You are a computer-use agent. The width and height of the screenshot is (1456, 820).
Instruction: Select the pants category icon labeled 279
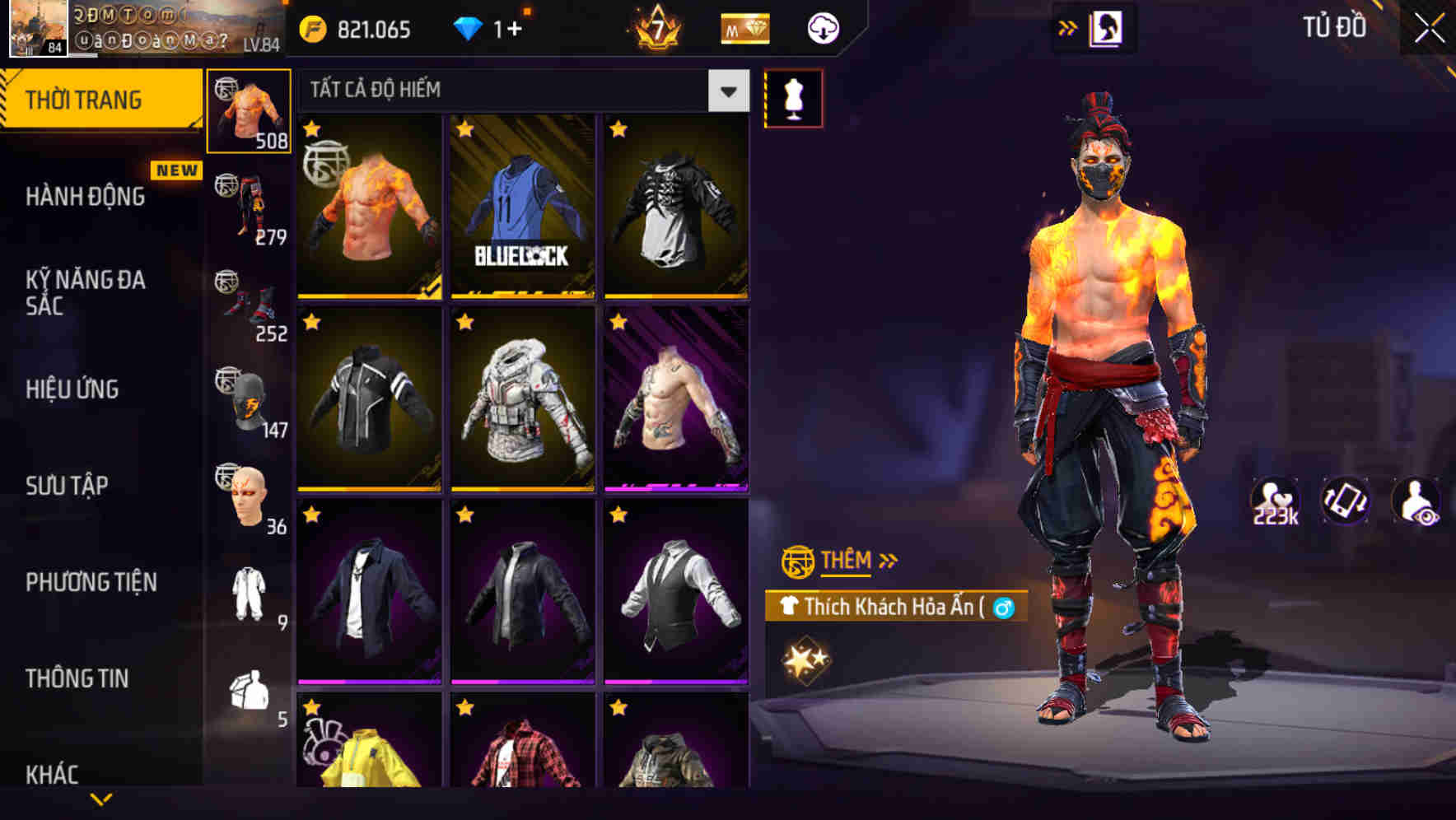point(248,206)
